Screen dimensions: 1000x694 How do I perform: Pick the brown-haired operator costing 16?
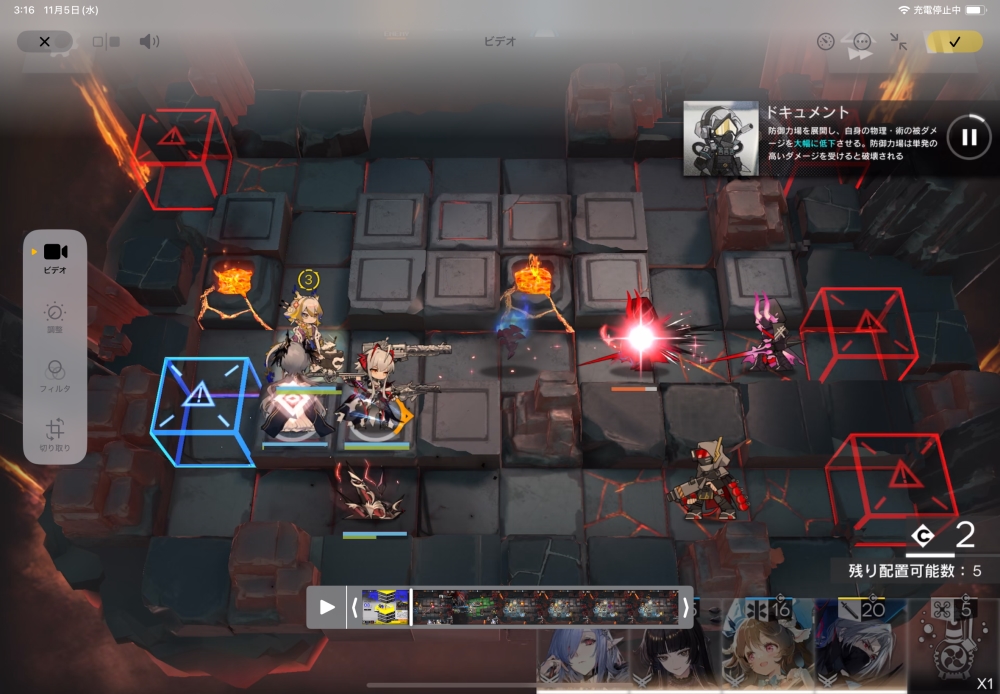(767, 650)
